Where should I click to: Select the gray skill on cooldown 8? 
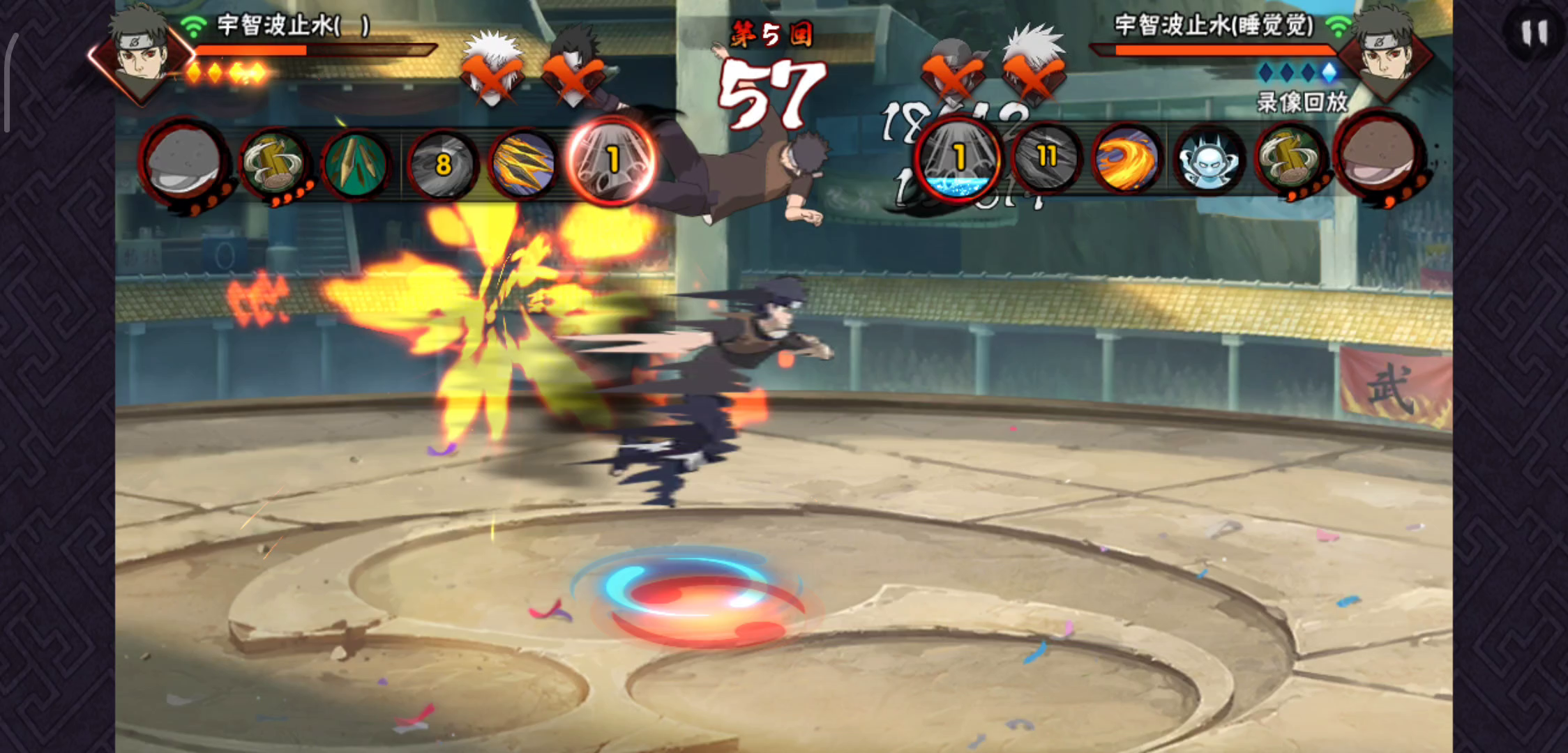pyautogui.click(x=442, y=165)
